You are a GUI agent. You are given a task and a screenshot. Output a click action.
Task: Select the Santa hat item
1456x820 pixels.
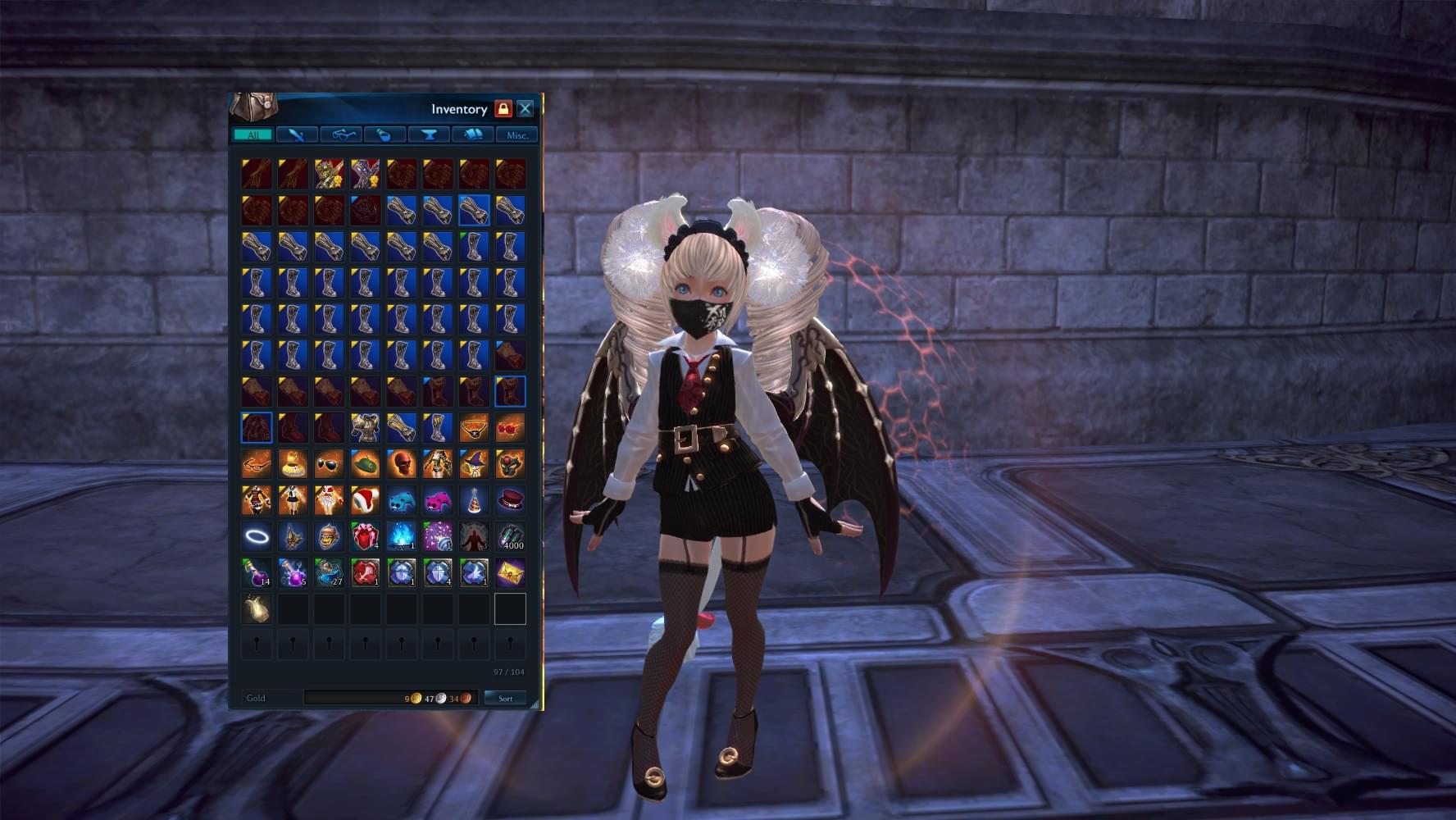point(365,499)
